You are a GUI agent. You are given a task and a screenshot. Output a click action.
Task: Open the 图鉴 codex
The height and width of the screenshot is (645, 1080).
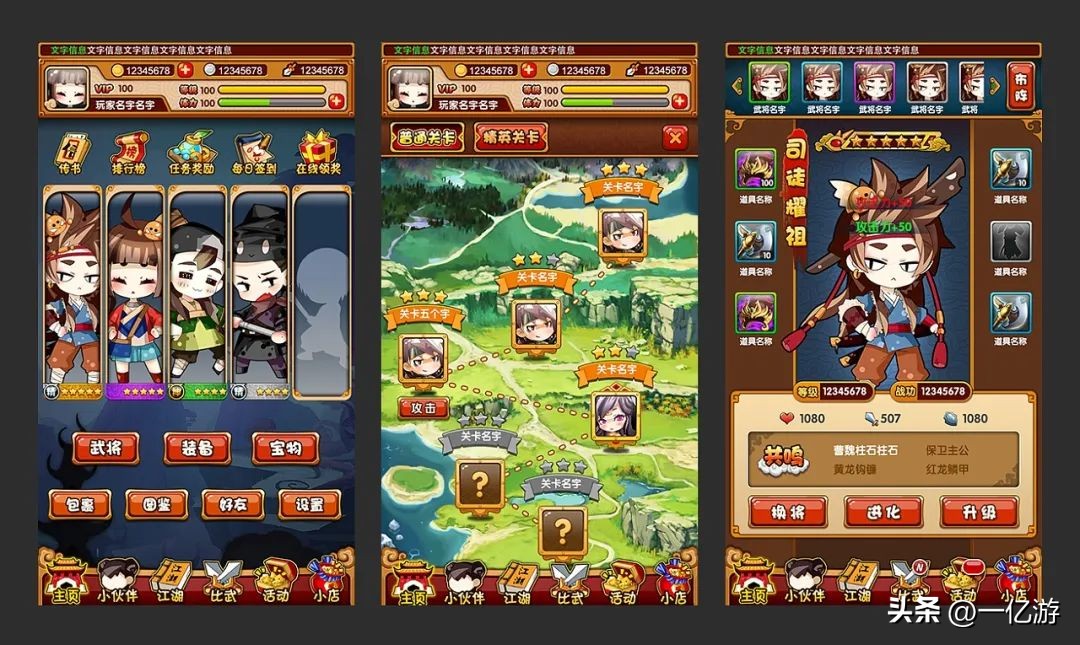tap(157, 504)
